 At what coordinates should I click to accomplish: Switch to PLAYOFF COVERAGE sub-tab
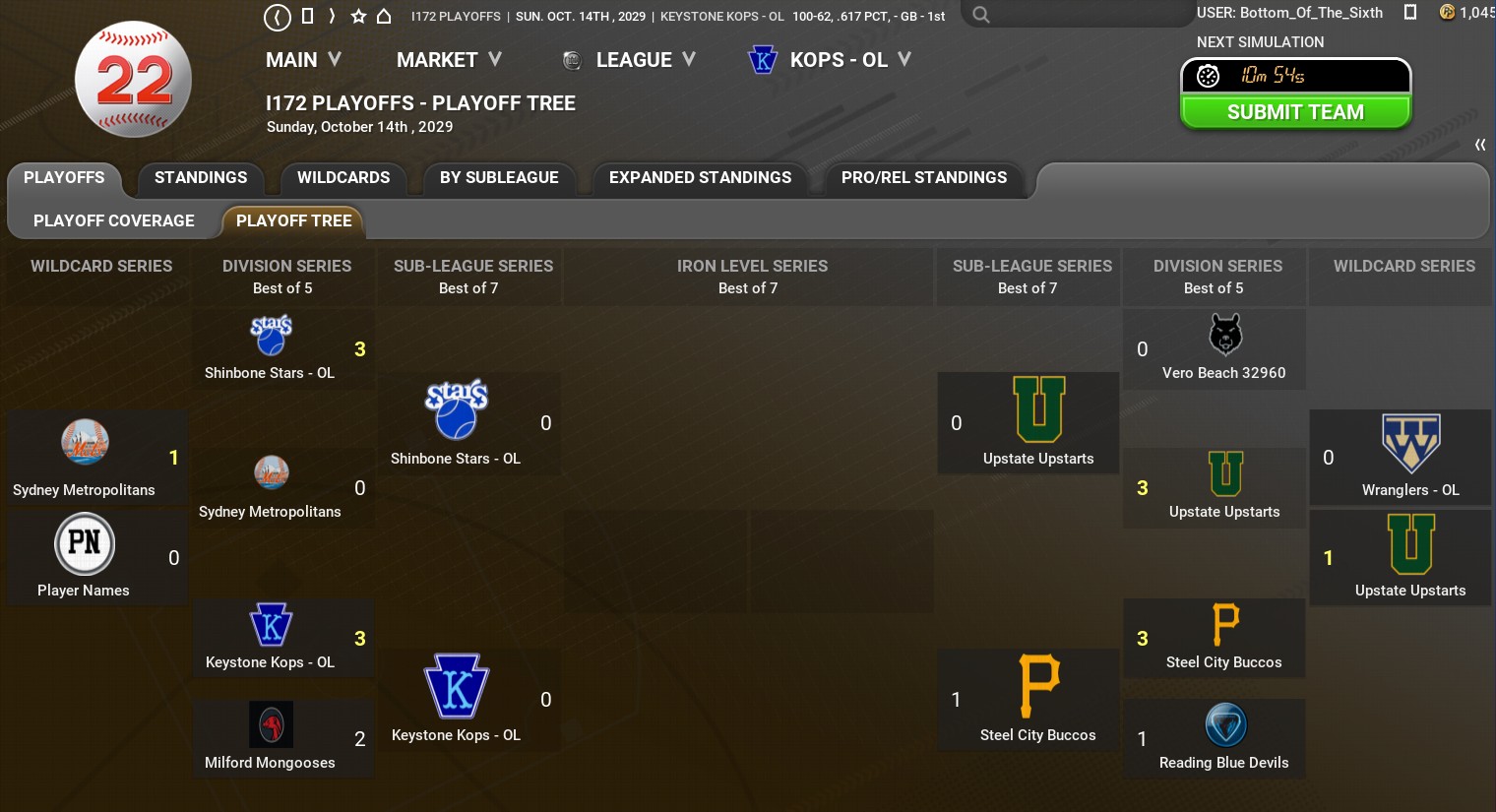[114, 221]
